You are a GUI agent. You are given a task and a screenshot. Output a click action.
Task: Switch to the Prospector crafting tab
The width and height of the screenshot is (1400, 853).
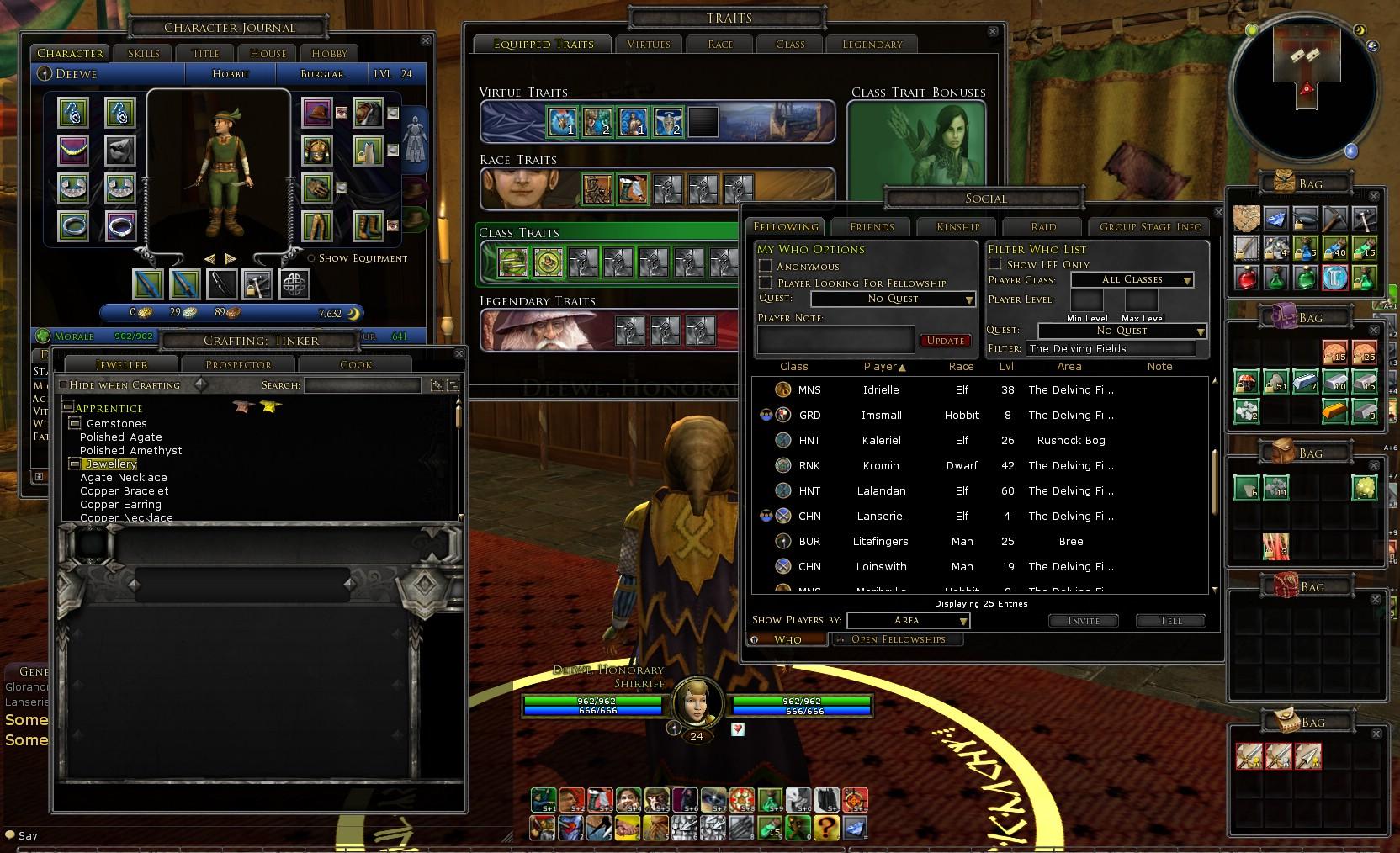click(238, 363)
